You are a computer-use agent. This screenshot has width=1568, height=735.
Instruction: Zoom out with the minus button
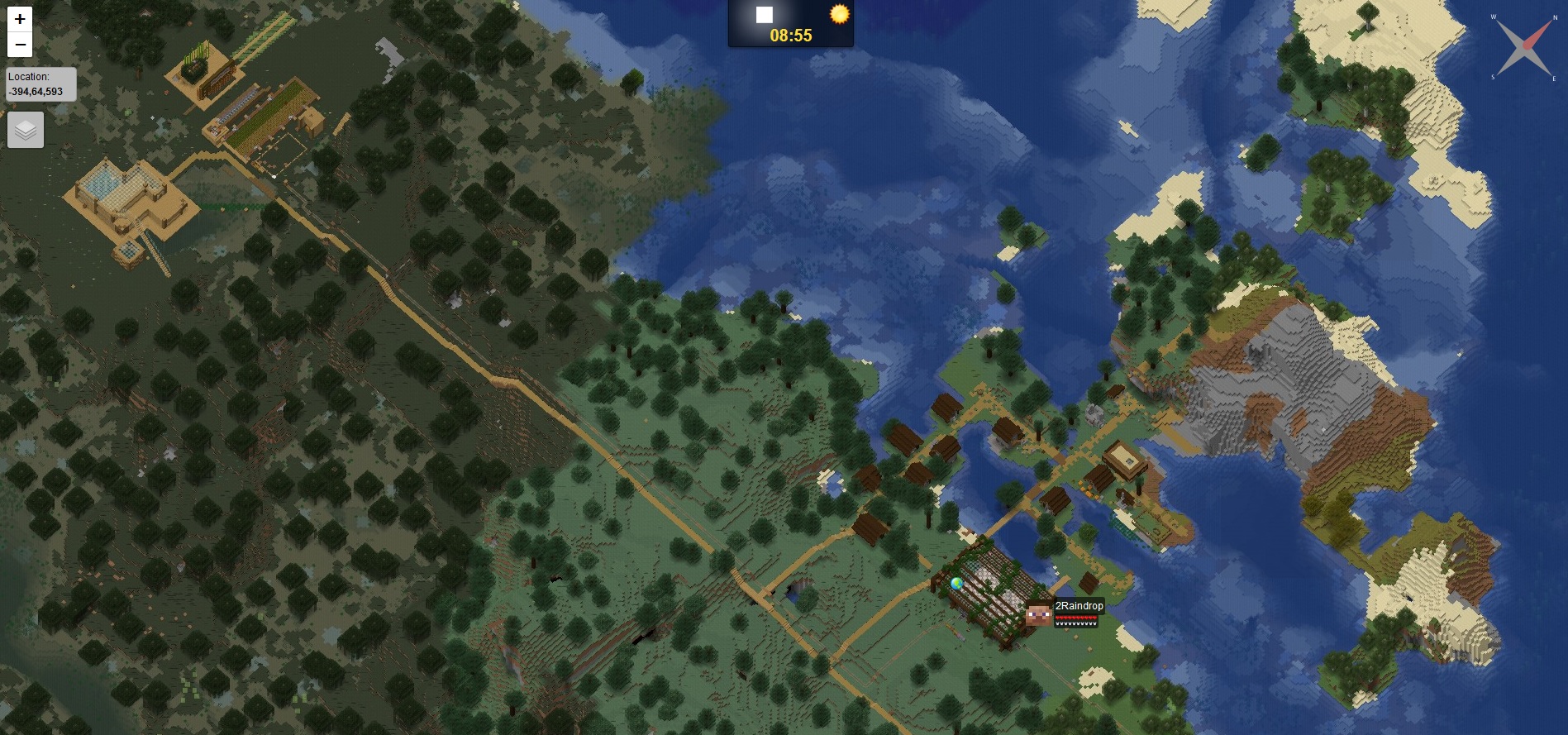(20, 45)
